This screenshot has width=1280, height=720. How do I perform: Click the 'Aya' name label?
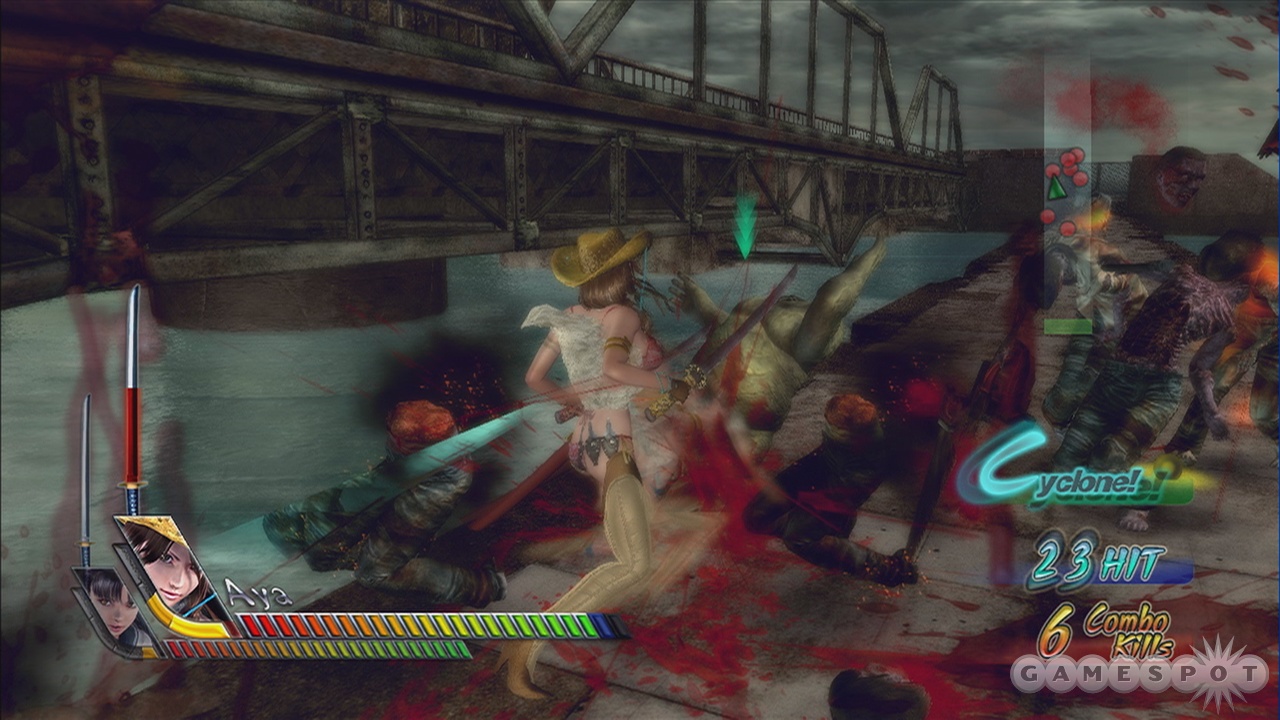point(258,595)
